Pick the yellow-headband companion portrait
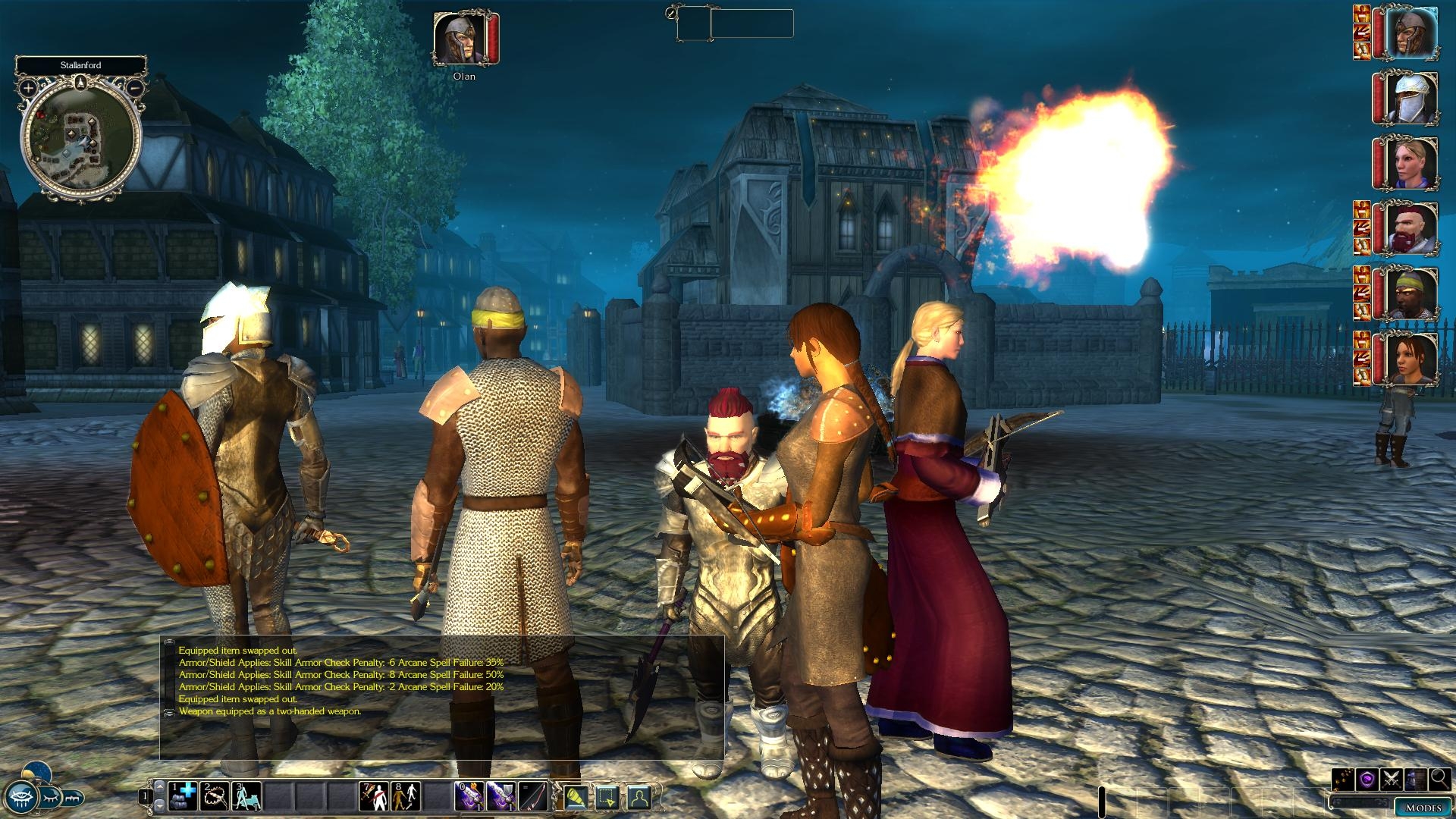The image size is (1456, 819). 1412,293
